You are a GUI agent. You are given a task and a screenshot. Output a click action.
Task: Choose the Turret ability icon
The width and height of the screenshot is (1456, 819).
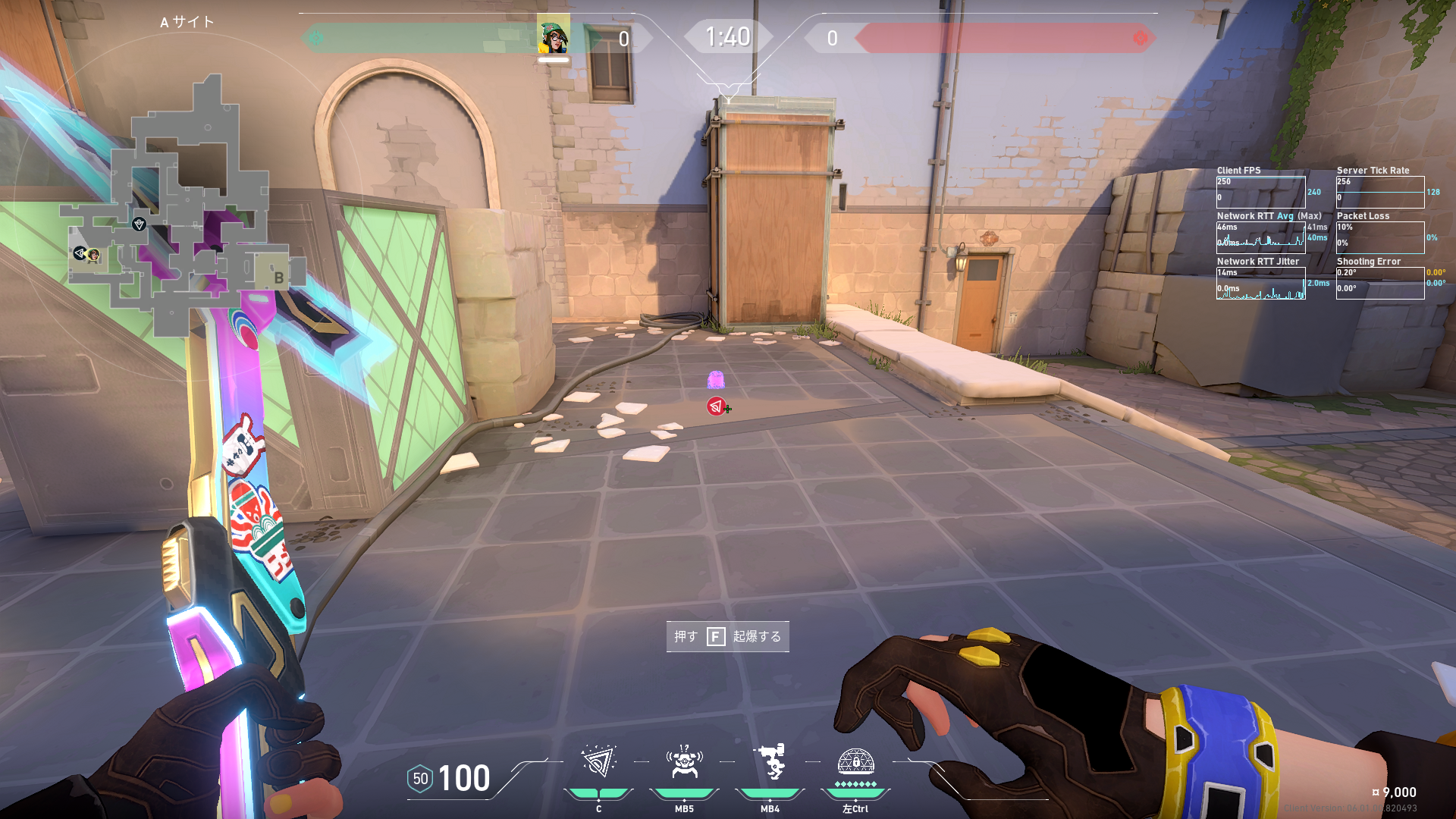click(x=770, y=762)
